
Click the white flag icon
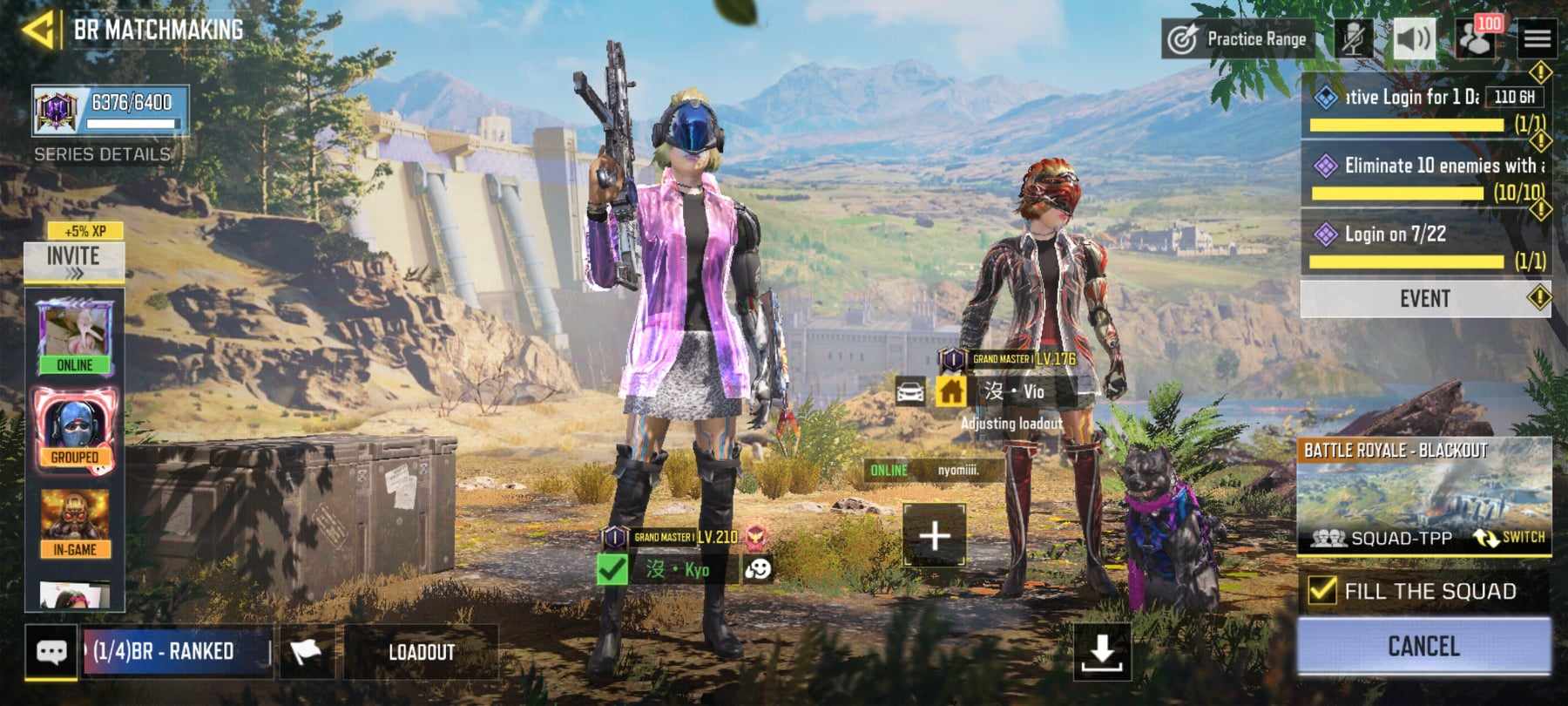pos(305,652)
